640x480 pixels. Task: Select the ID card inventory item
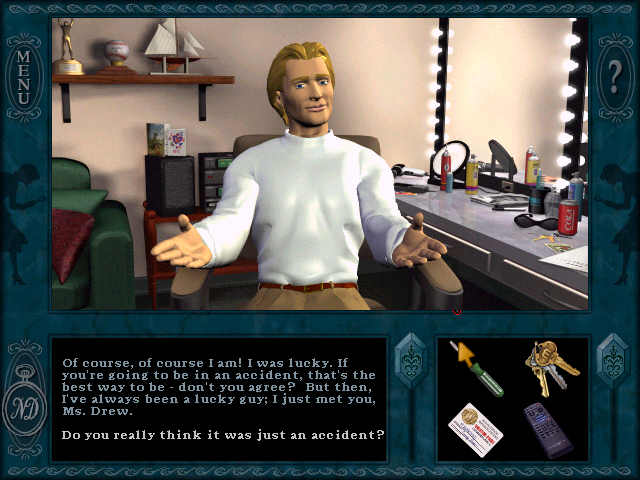click(x=475, y=428)
